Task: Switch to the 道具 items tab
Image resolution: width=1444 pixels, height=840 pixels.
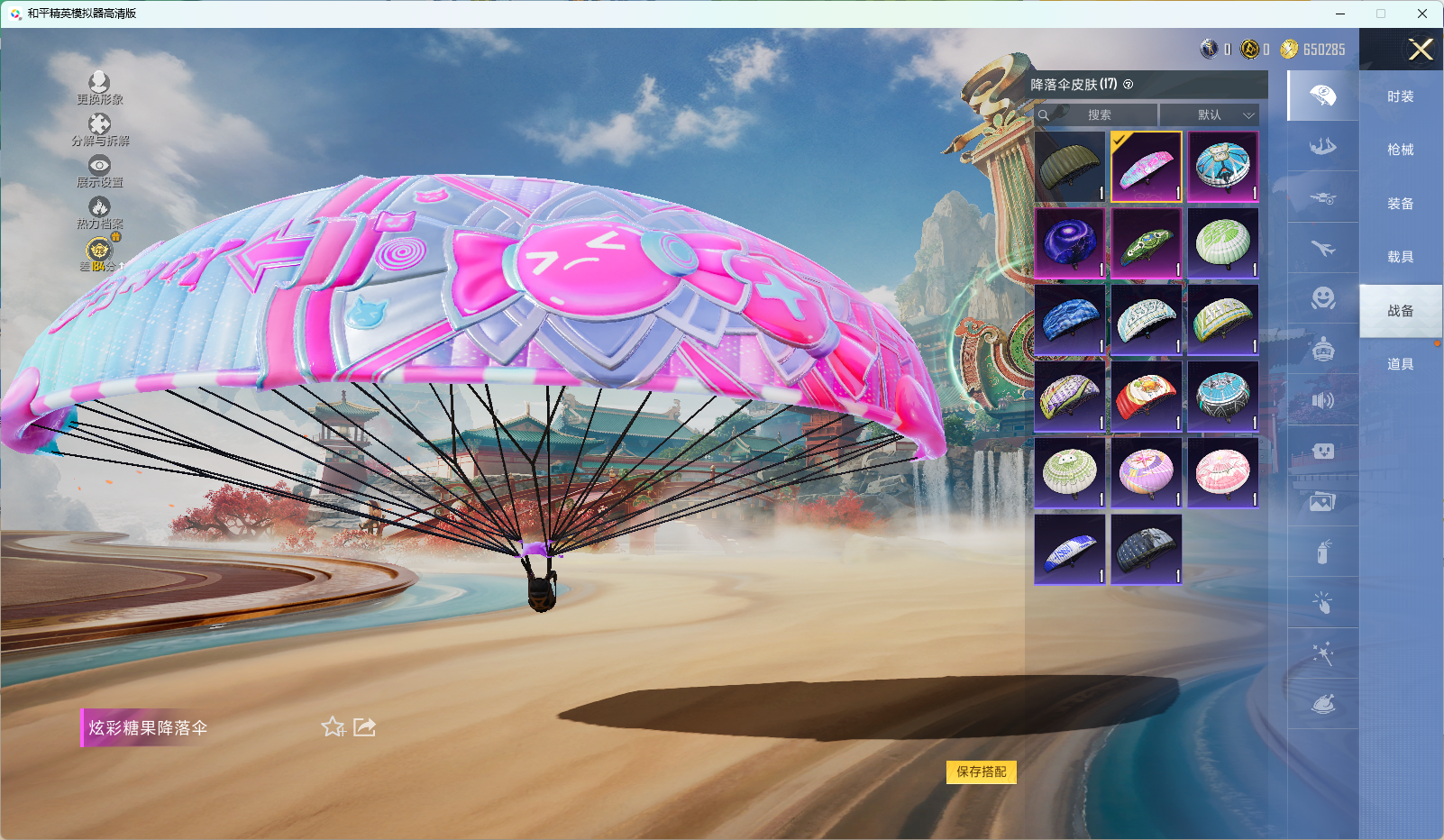Action: click(x=1400, y=364)
